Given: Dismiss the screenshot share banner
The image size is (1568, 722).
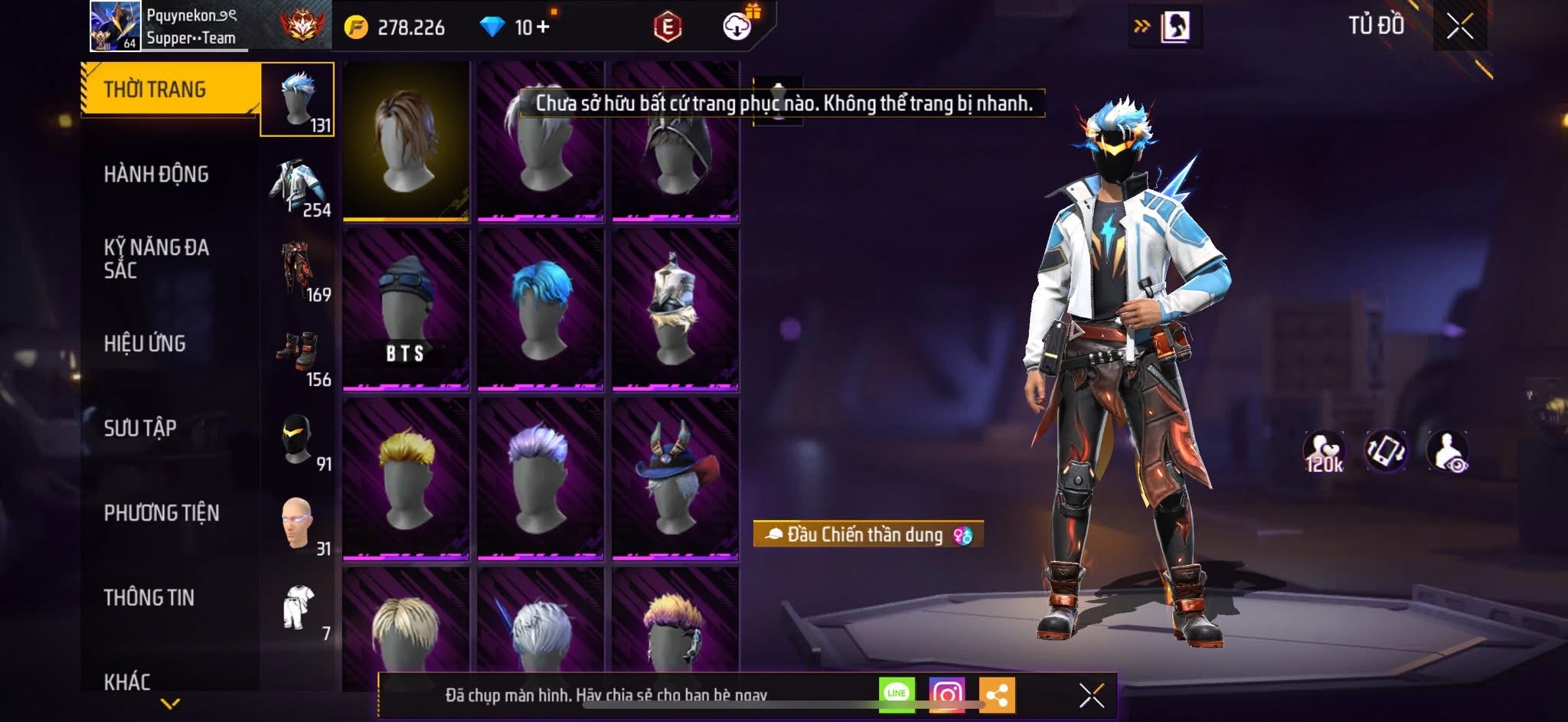Looking at the screenshot, I should coord(1091,695).
